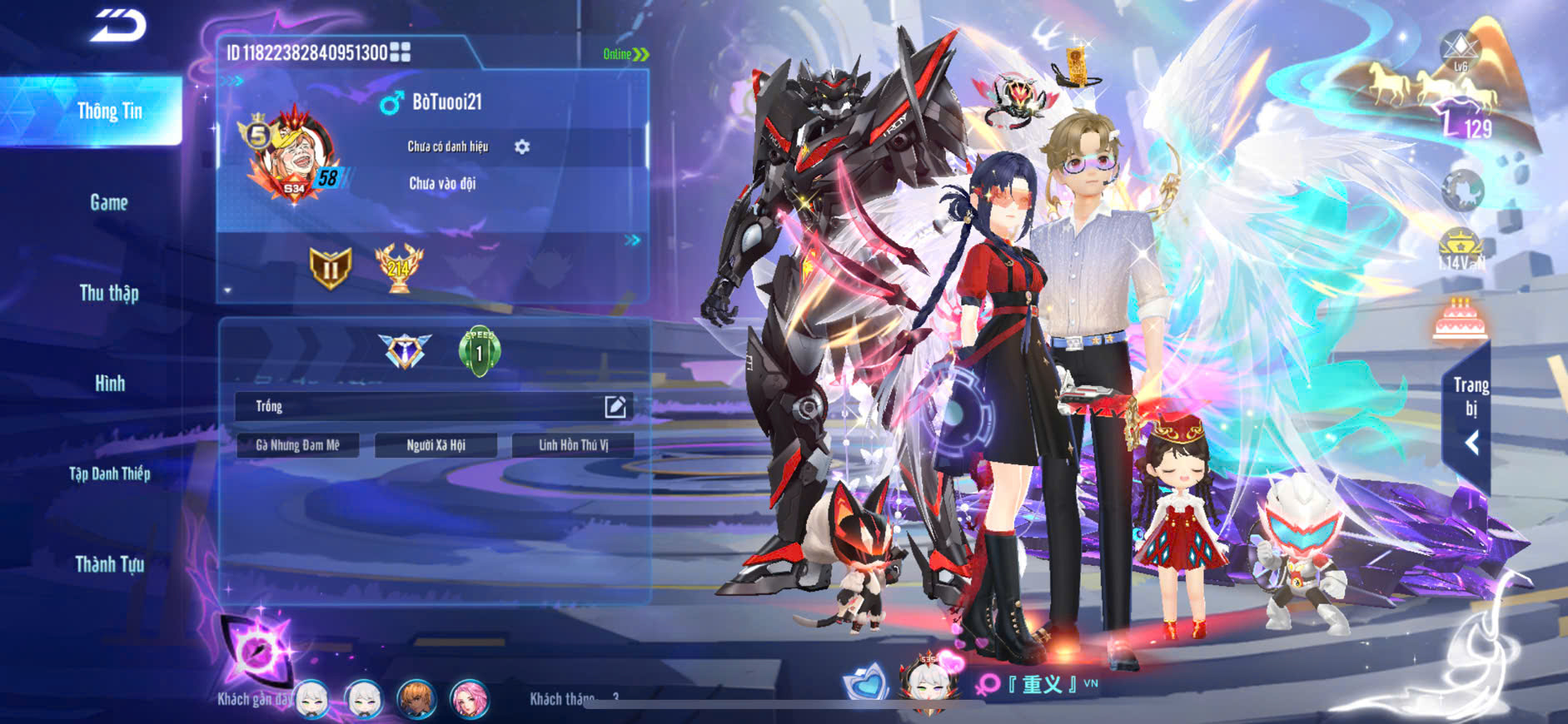Select the Gà Nhưng Đam Mê tag
Viewport: 1568px width, 724px height.
(x=297, y=445)
